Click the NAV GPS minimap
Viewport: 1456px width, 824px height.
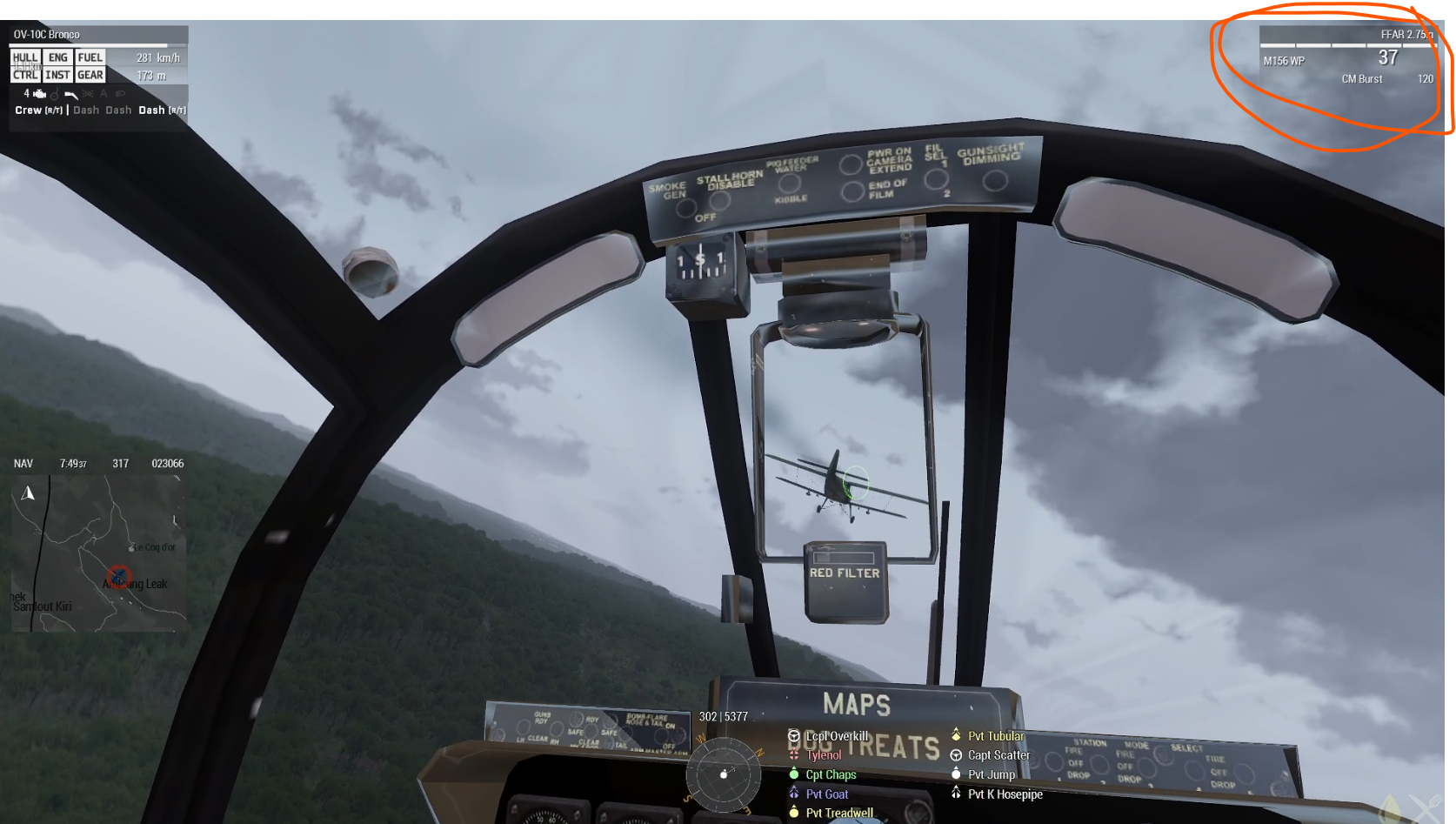pos(98,553)
